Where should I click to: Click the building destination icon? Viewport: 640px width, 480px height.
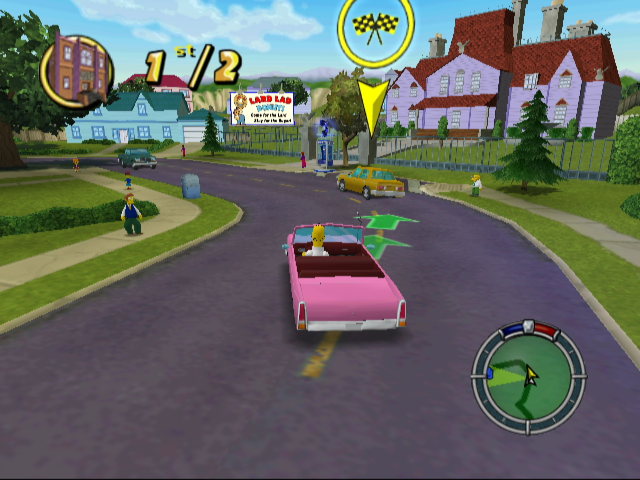(x=78, y=70)
